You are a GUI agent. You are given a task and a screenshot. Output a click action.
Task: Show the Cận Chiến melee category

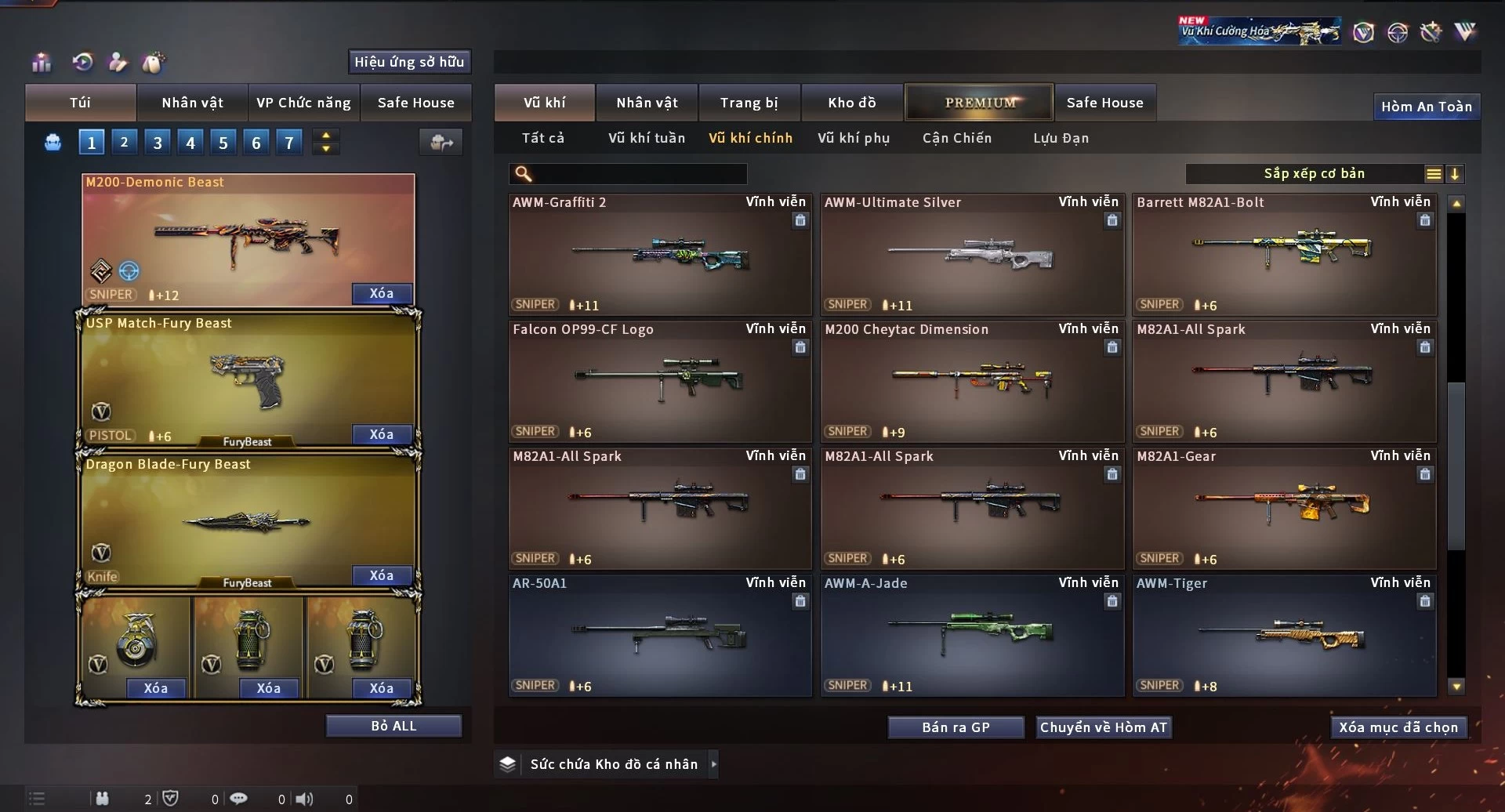[956, 138]
